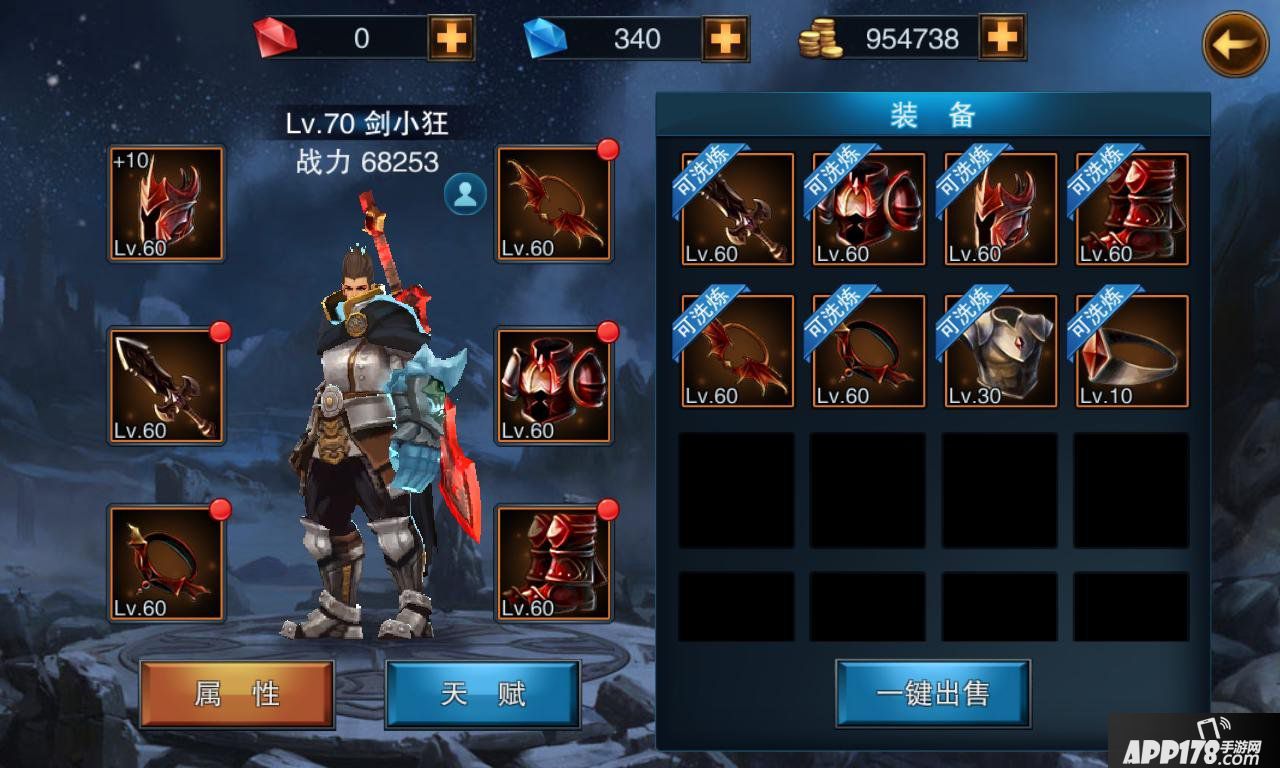Click the red badge on the equipped boots

tap(609, 510)
